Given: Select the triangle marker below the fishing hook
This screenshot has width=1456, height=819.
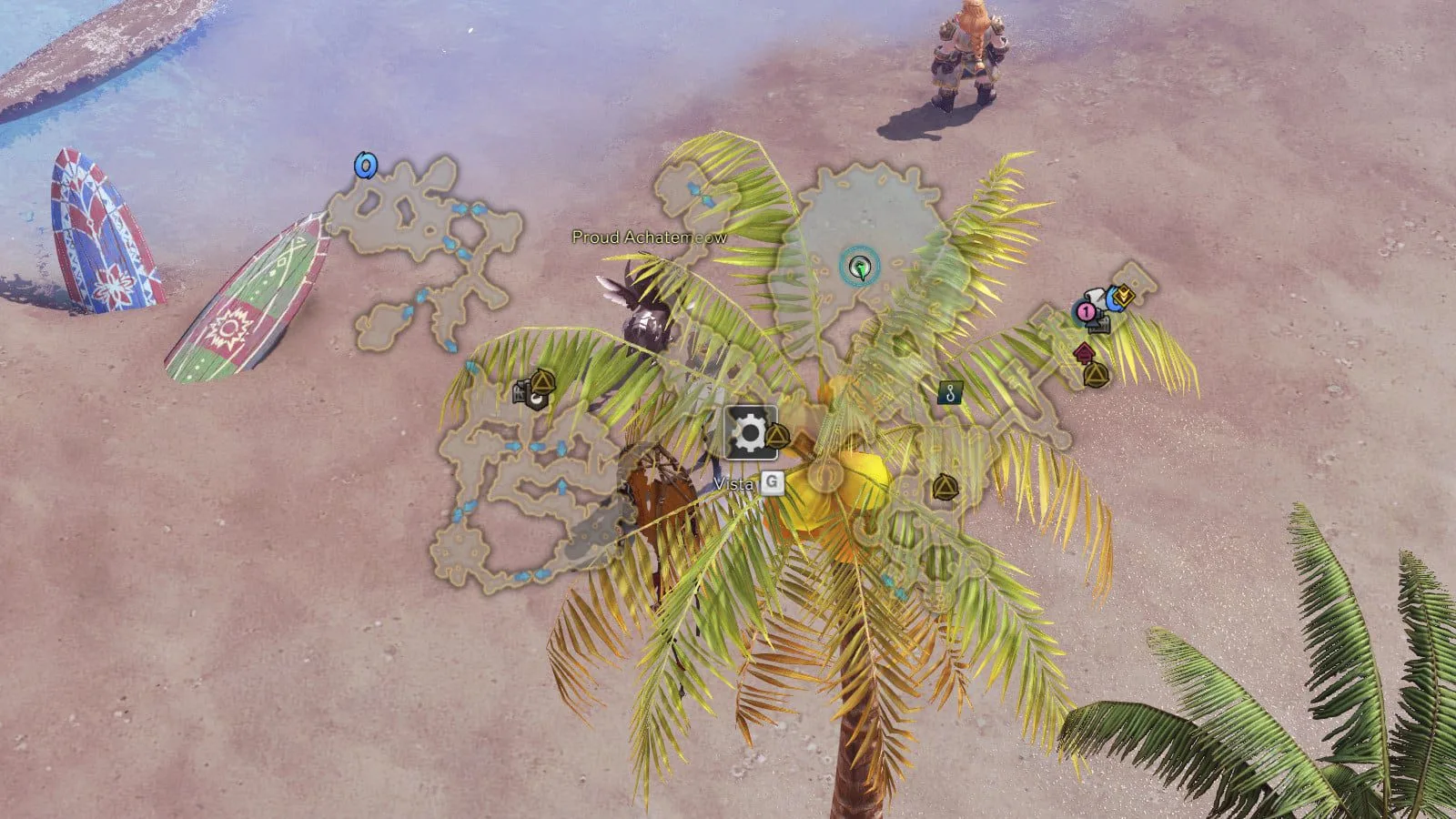Looking at the screenshot, I should point(945,489).
